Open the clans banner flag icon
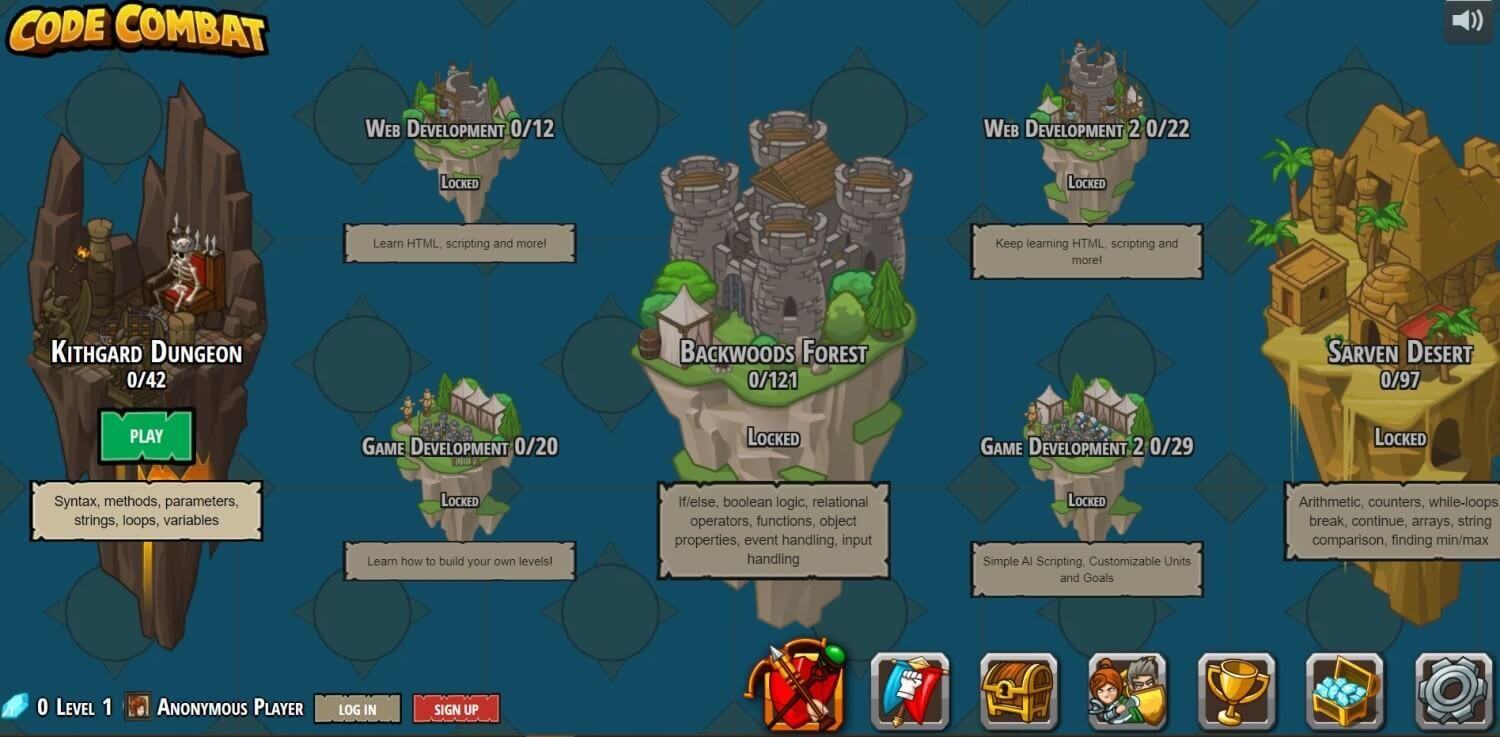This screenshot has width=1500, height=737. tap(909, 690)
